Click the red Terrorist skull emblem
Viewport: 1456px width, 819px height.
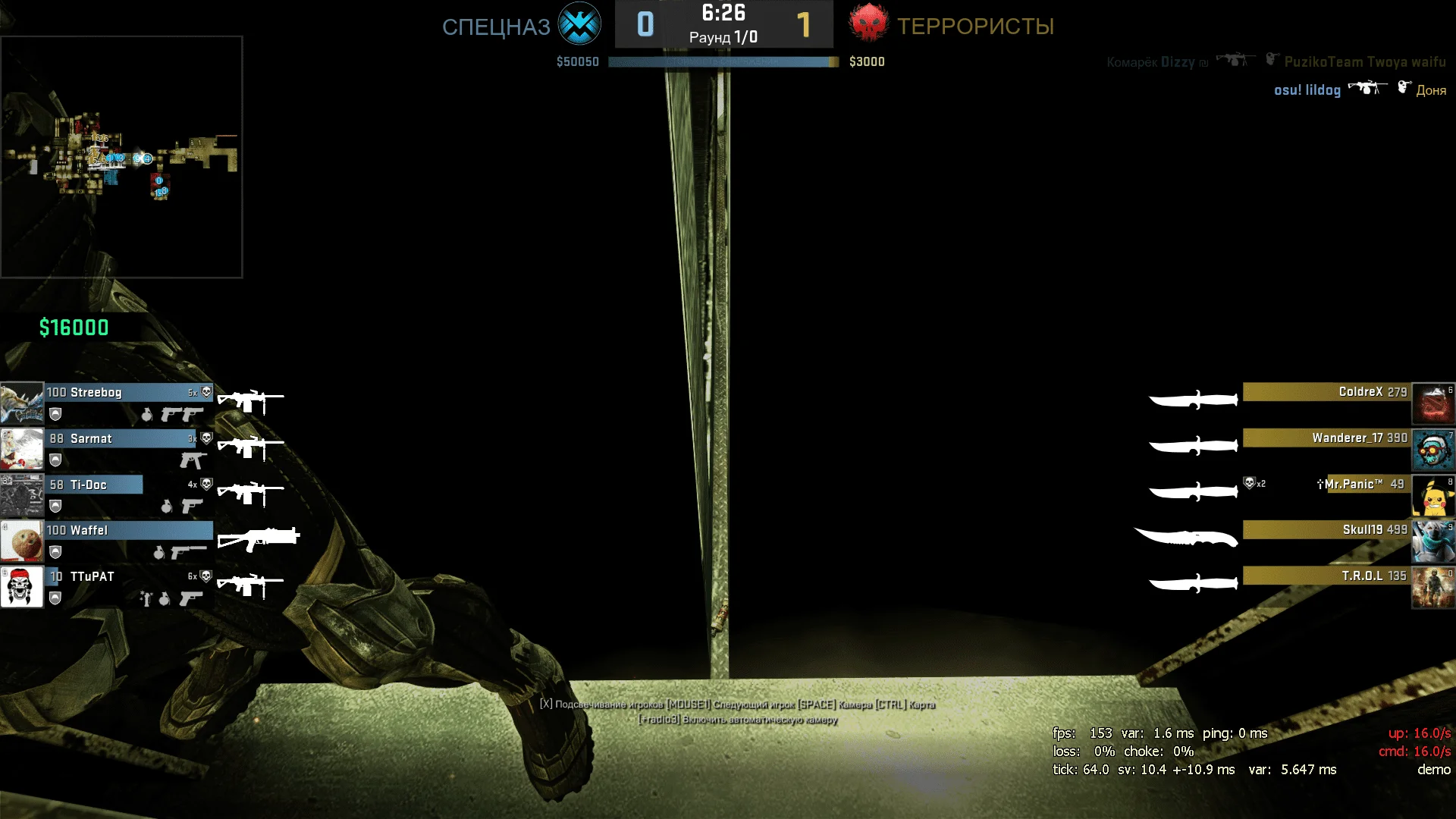868,24
